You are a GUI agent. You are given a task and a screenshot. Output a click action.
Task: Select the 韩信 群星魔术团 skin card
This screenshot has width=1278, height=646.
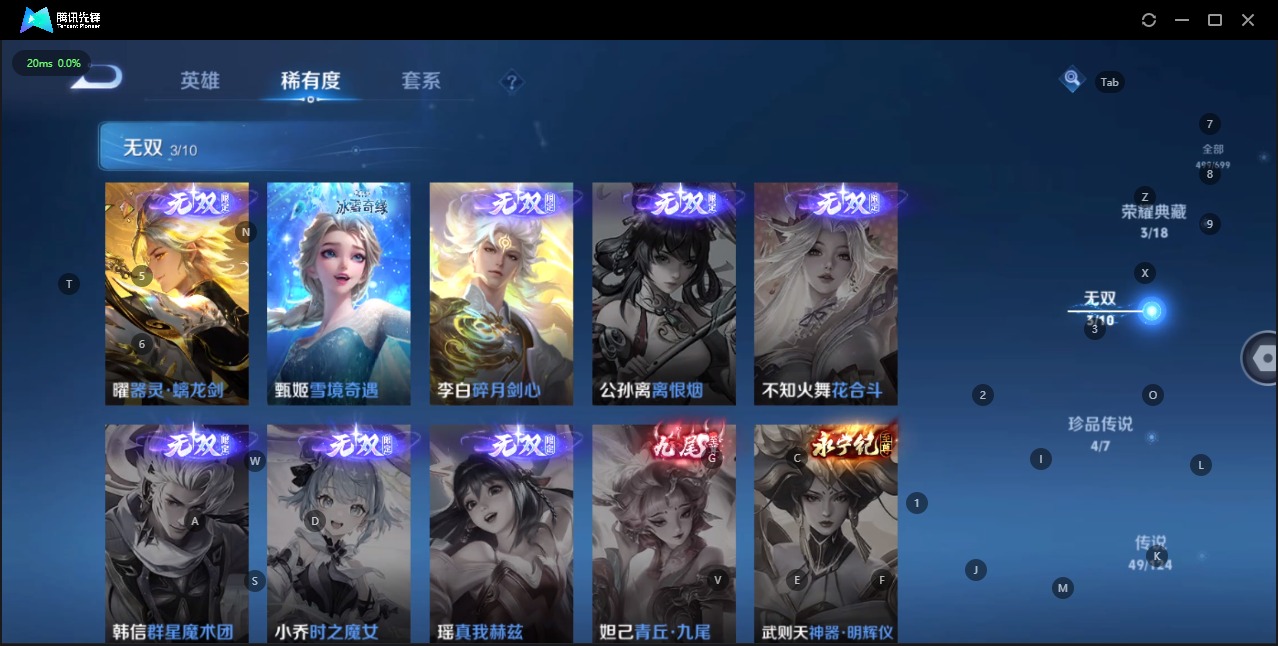pyautogui.click(x=177, y=533)
